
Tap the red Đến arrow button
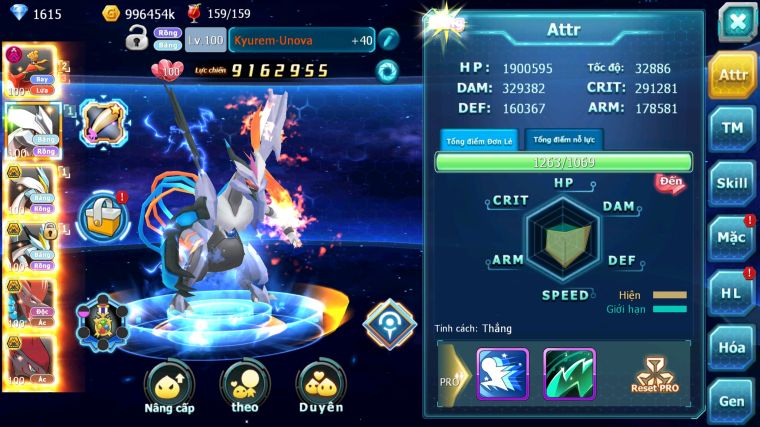(671, 183)
